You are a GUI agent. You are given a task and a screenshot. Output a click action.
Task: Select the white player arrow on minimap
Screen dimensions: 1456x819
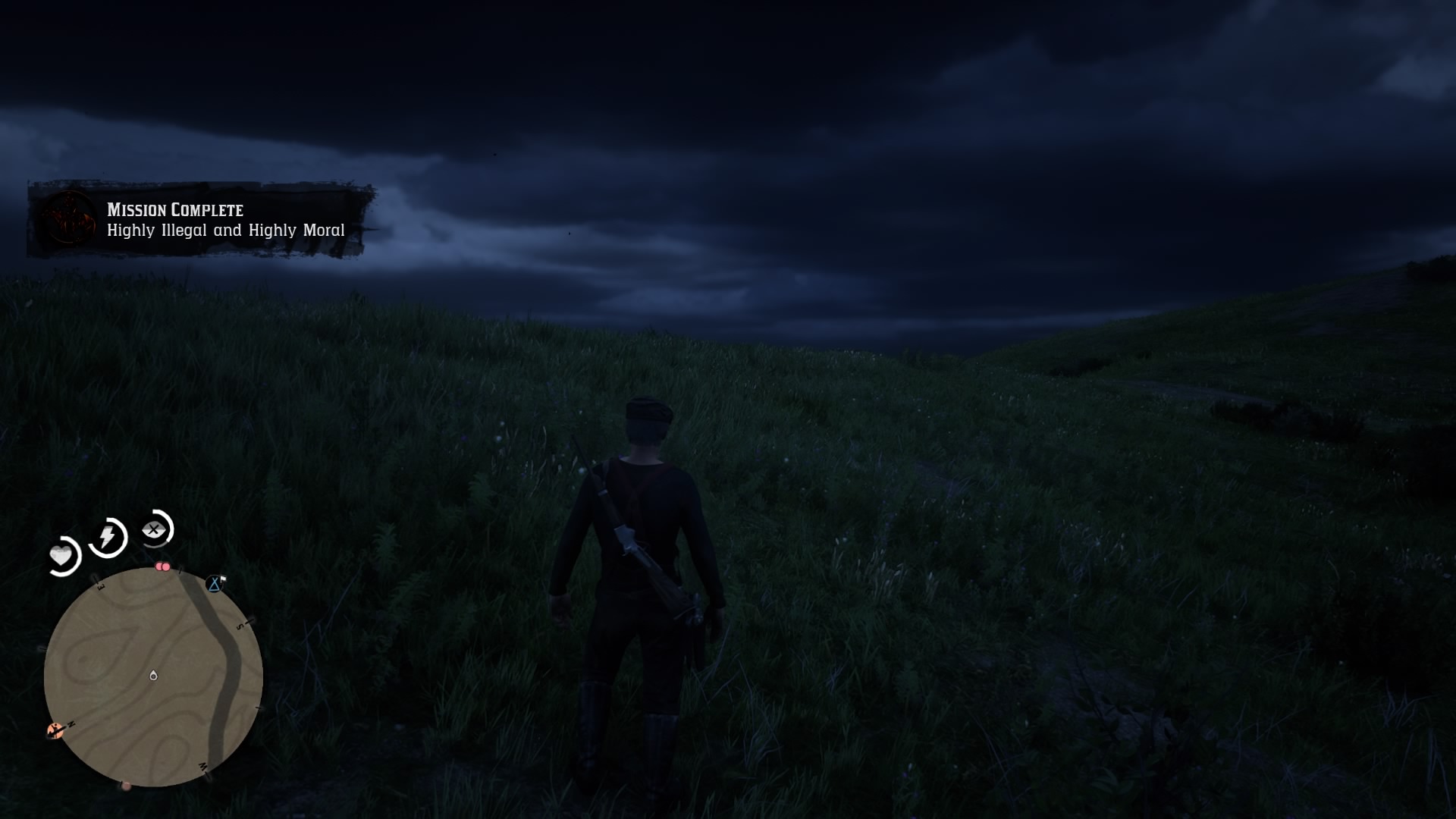(x=153, y=675)
